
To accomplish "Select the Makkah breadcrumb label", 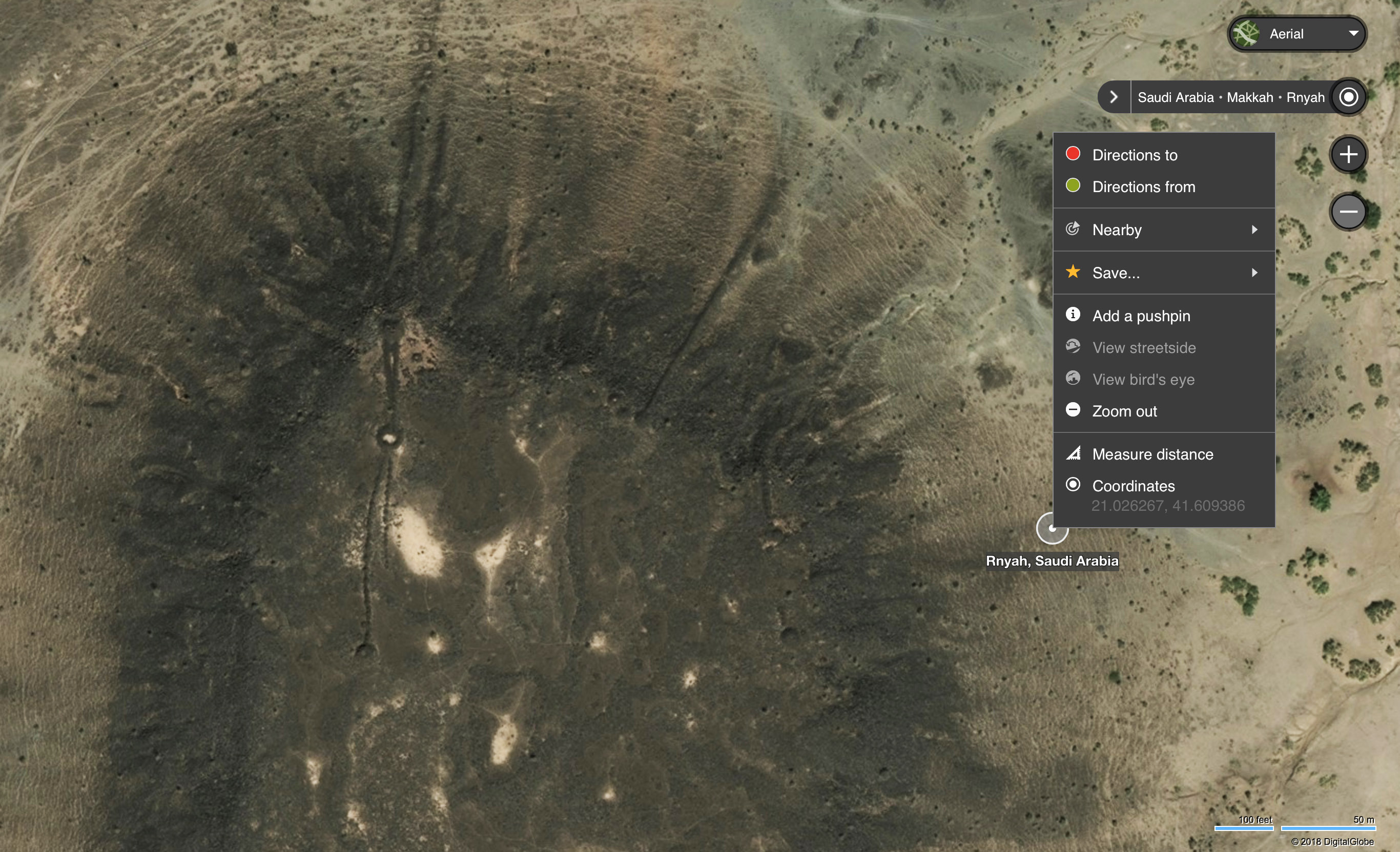I will pos(1249,98).
